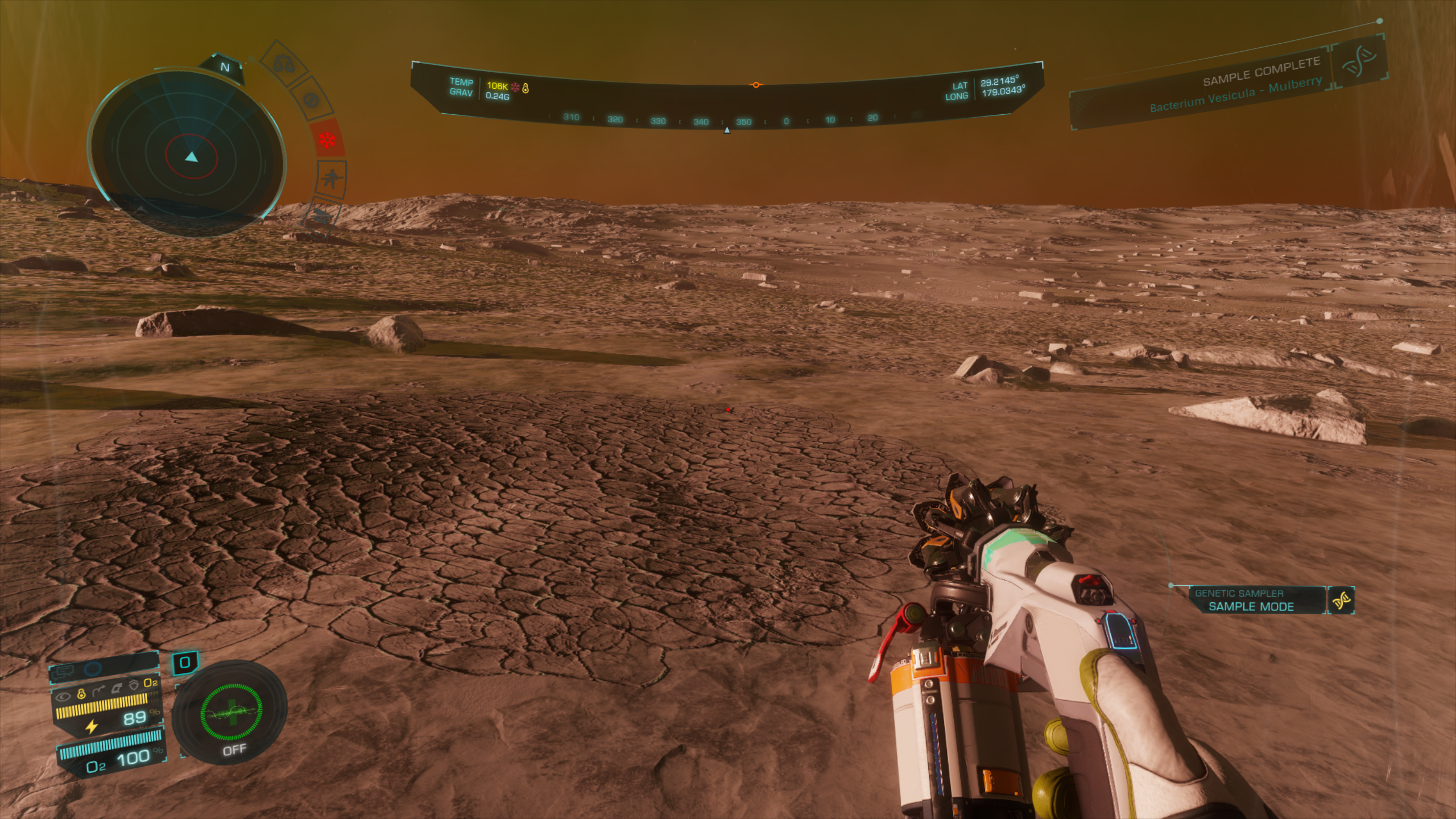Click the yellow DNA Genetic Sampler icon
This screenshot has height=819, width=1456.
[x=1341, y=600]
